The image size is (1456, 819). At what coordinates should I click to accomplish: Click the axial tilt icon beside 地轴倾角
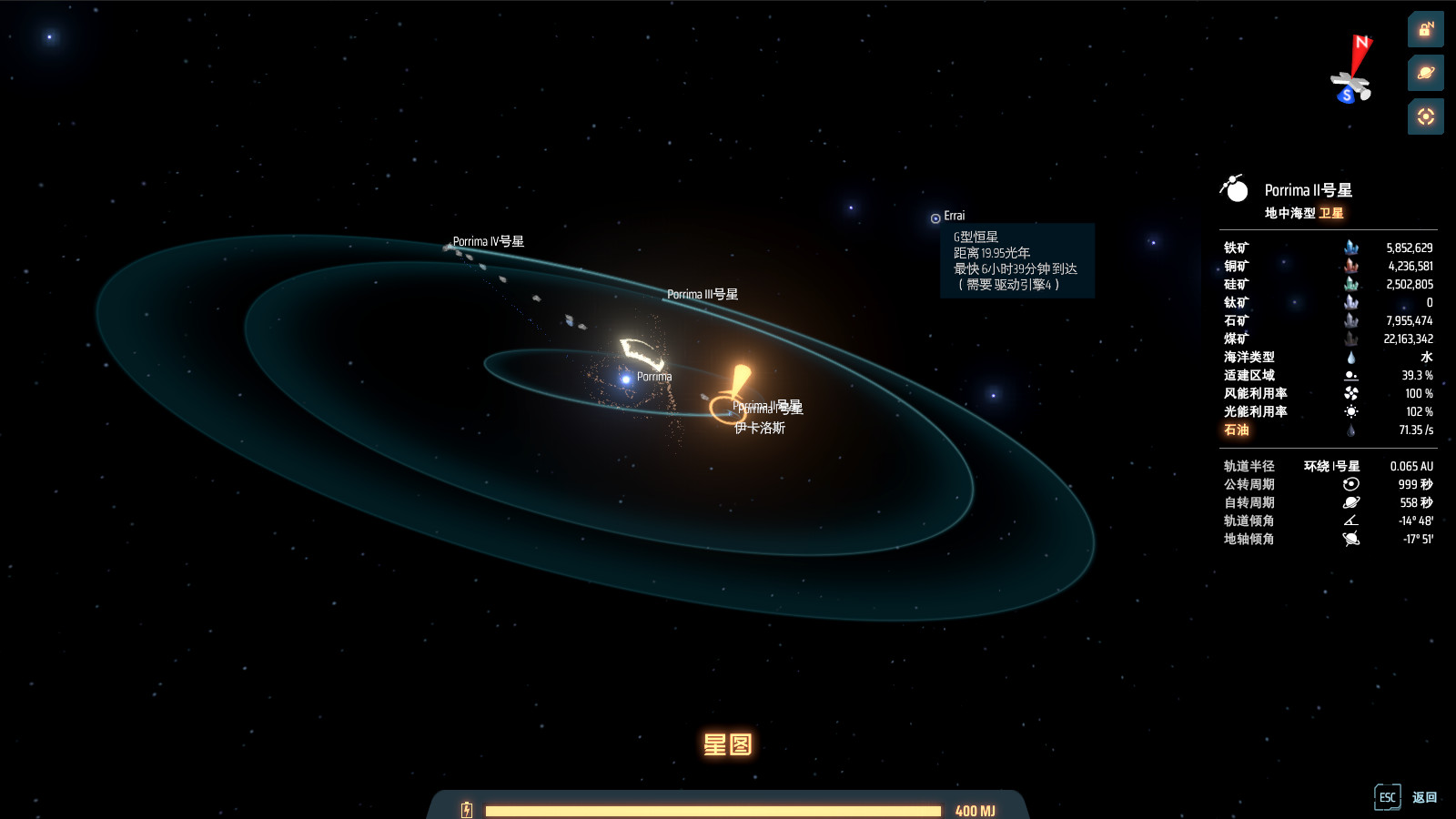1350,538
